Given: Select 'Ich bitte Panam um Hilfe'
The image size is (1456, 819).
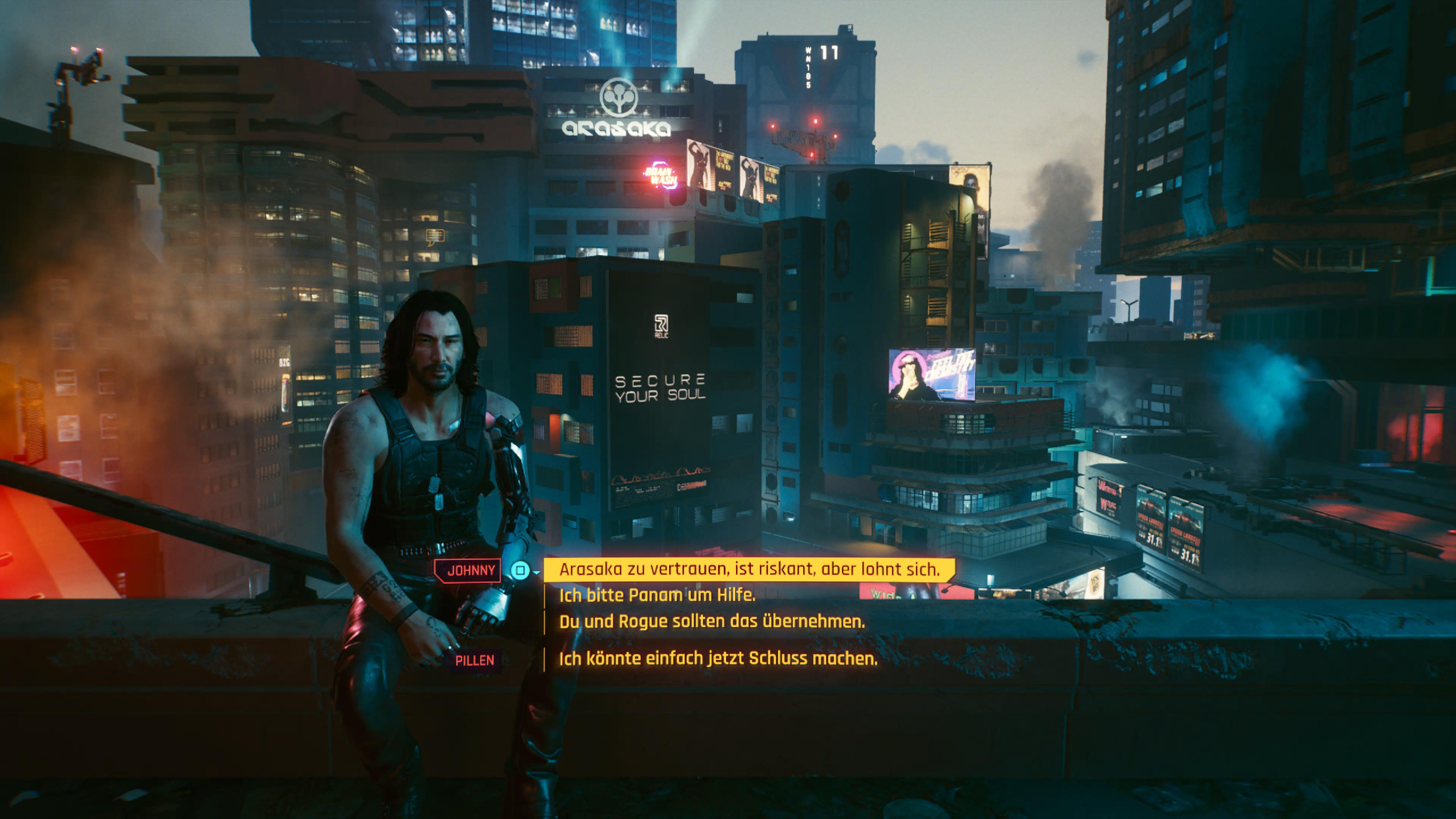Looking at the screenshot, I should coord(657,595).
